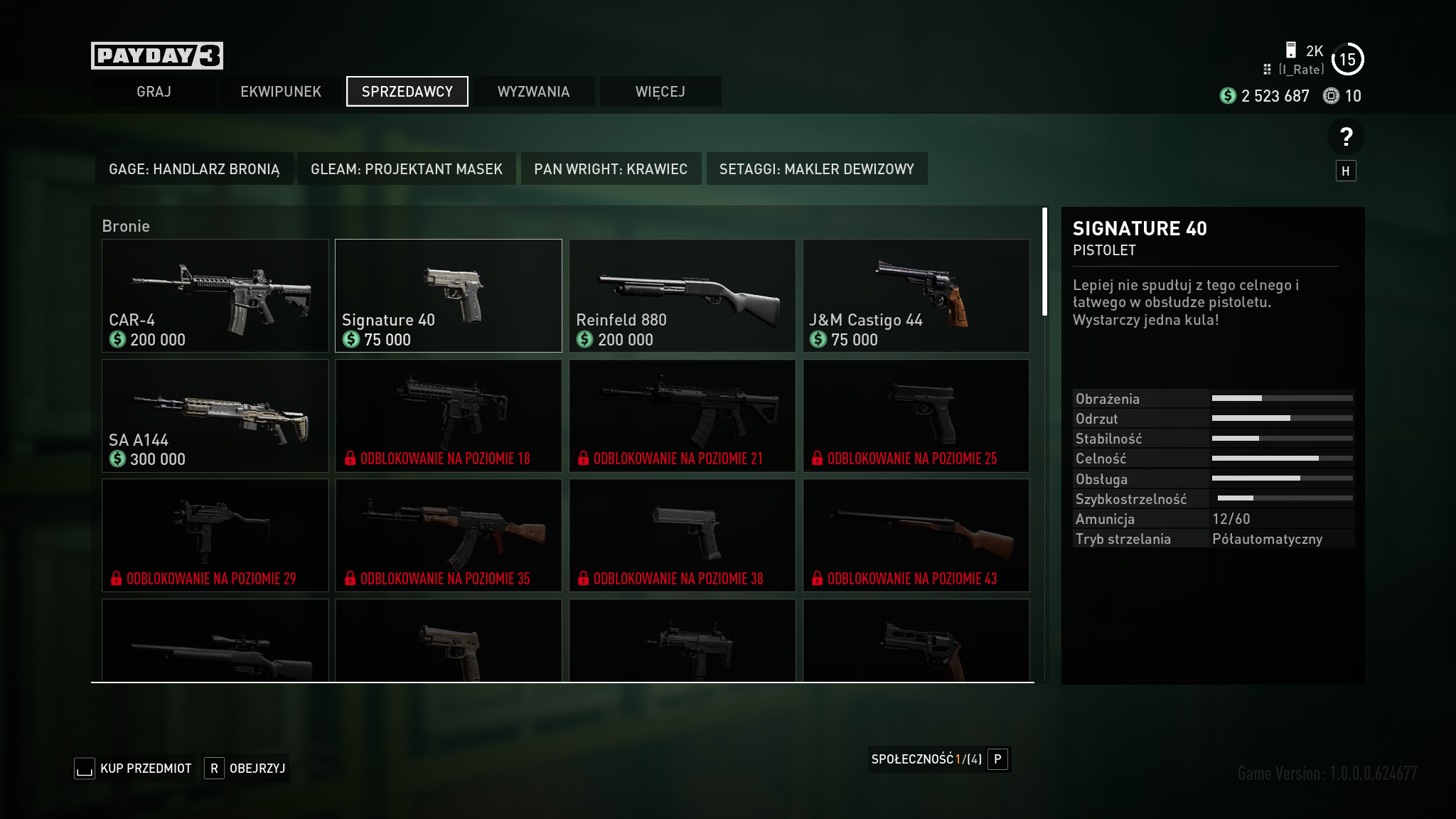
Task: Open the question mark help button
Action: pos(1345,137)
